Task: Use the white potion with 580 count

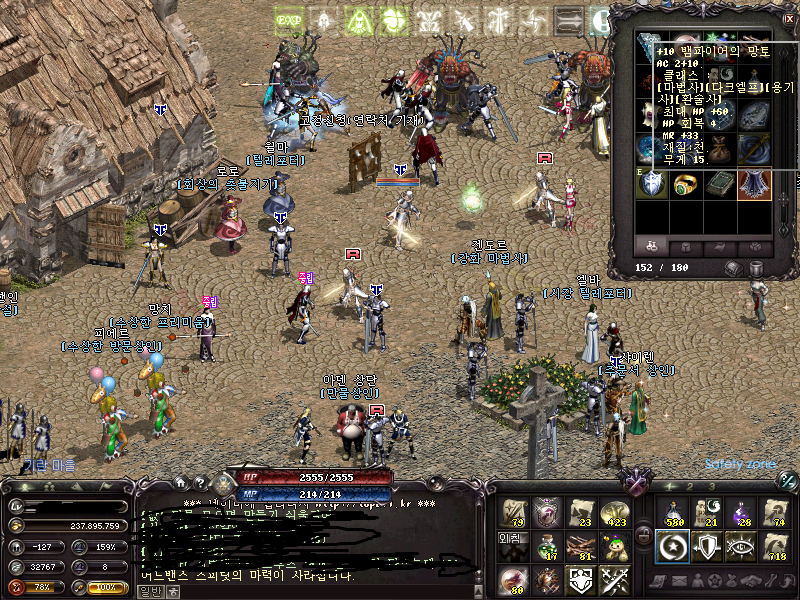Action: [x=673, y=513]
